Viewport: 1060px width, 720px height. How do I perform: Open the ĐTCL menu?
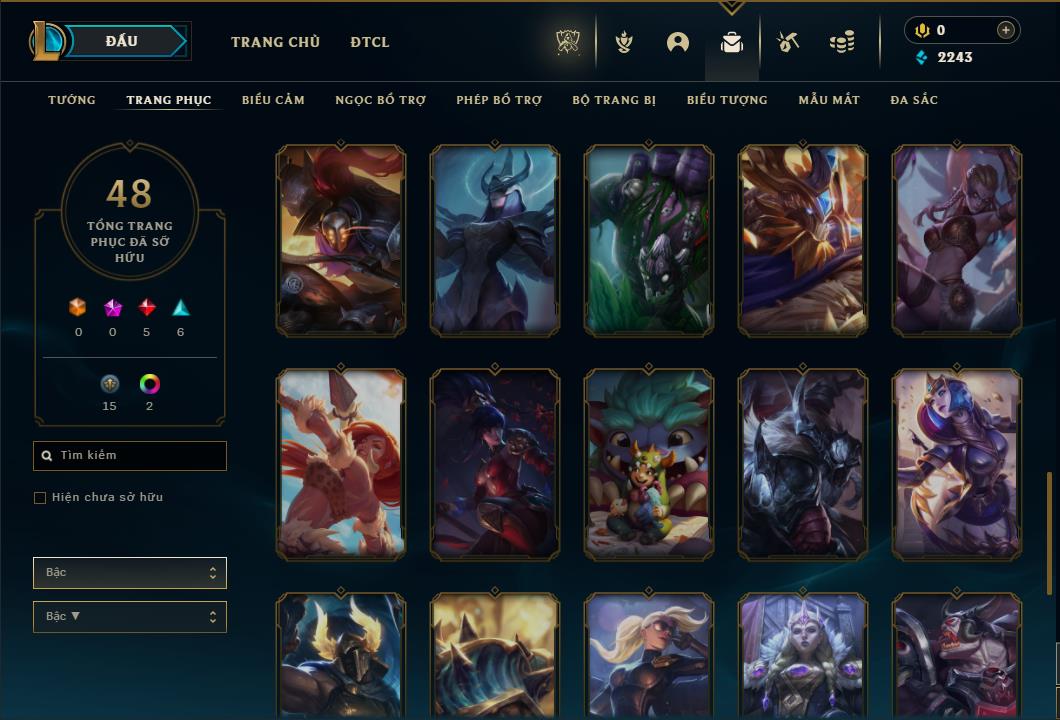370,42
